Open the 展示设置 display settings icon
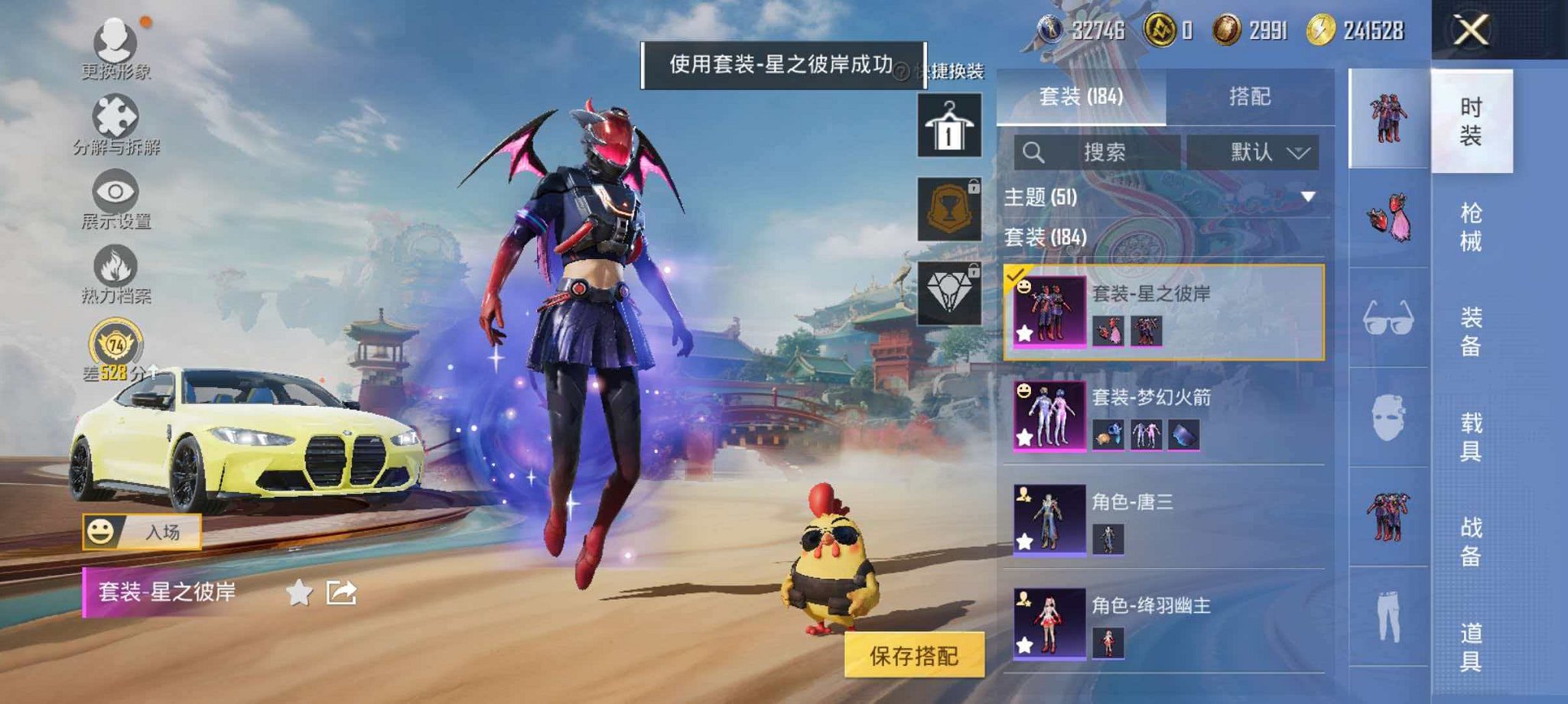Viewport: 1568px width, 704px height. click(x=115, y=191)
